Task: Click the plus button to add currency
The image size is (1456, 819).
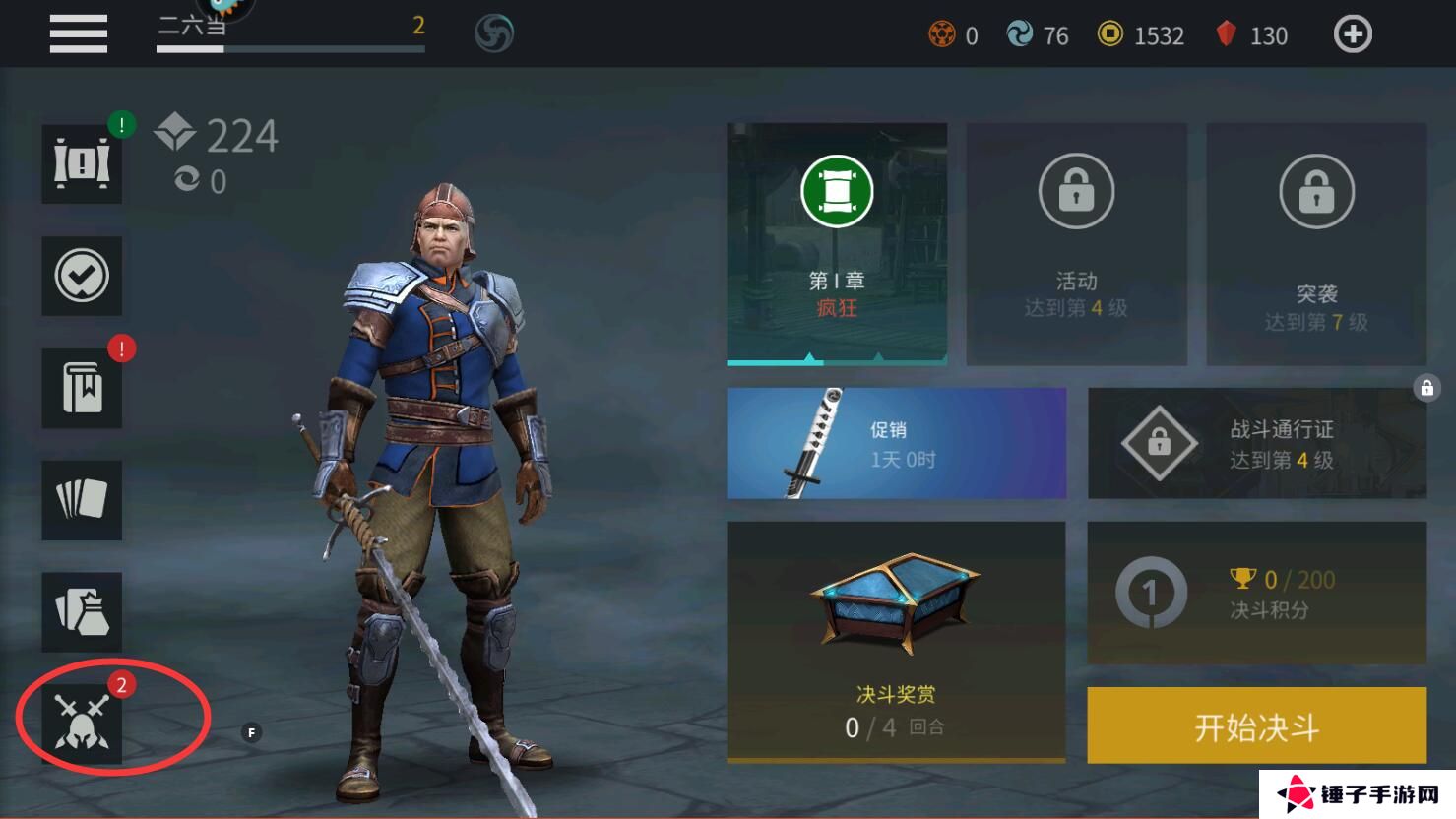Action: [x=1352, y=34]
